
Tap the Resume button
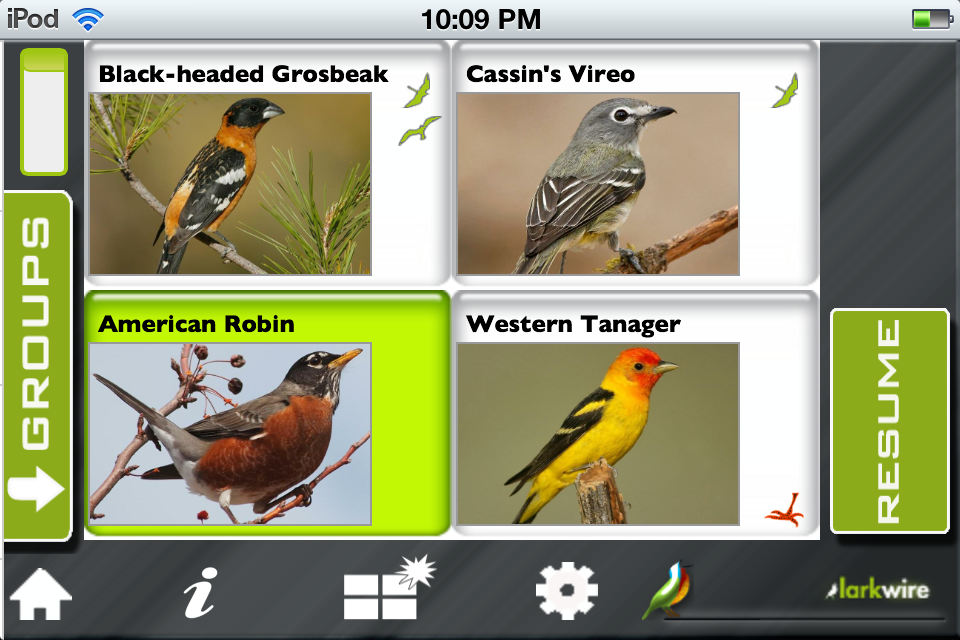[x=889, y=421]
